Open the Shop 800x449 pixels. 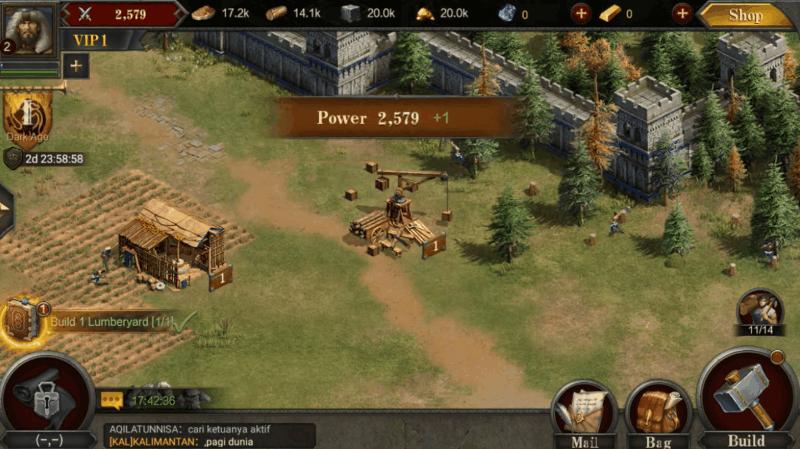[x=745, y=14]
